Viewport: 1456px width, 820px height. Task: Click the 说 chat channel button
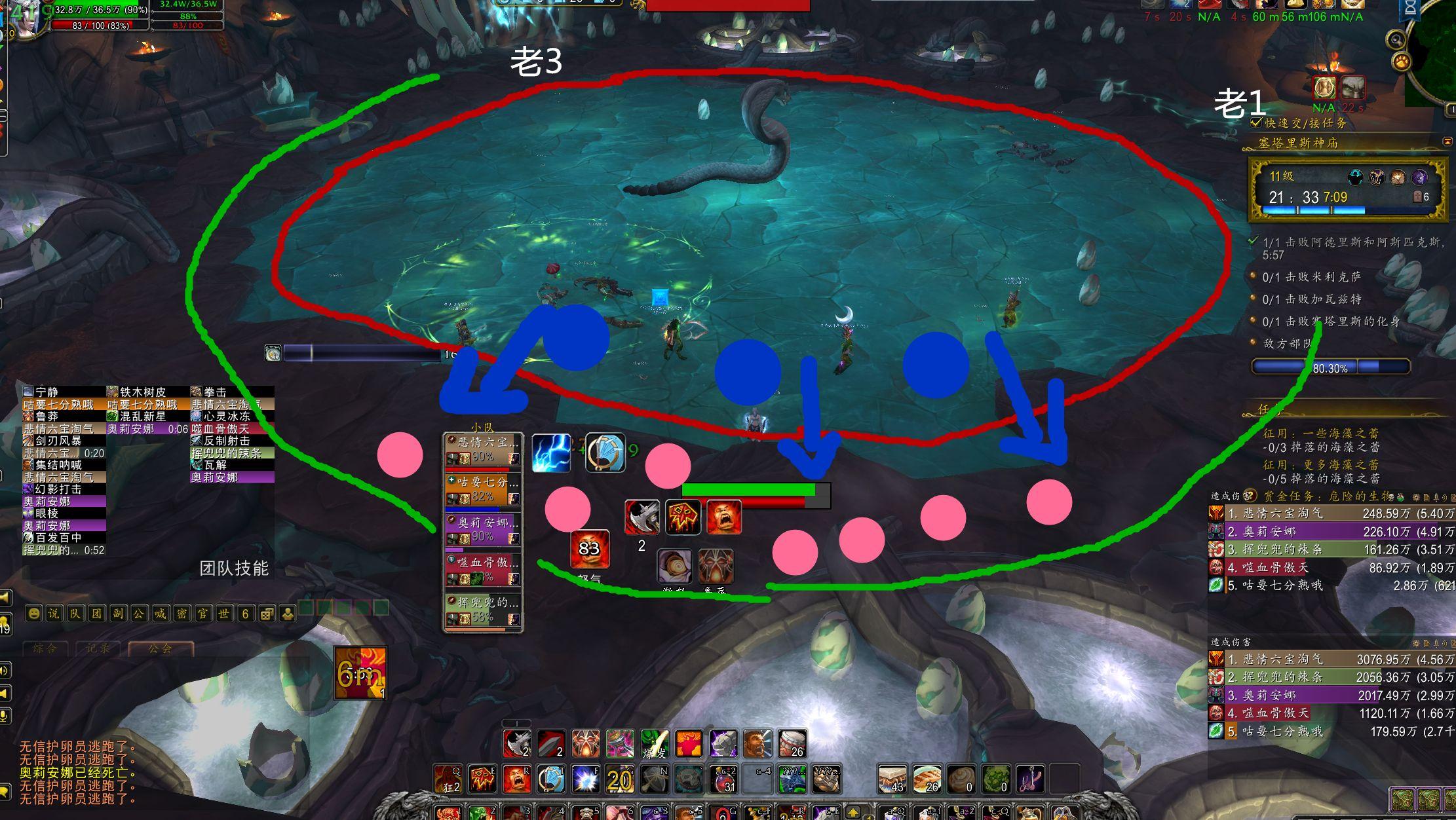(54, 614)
